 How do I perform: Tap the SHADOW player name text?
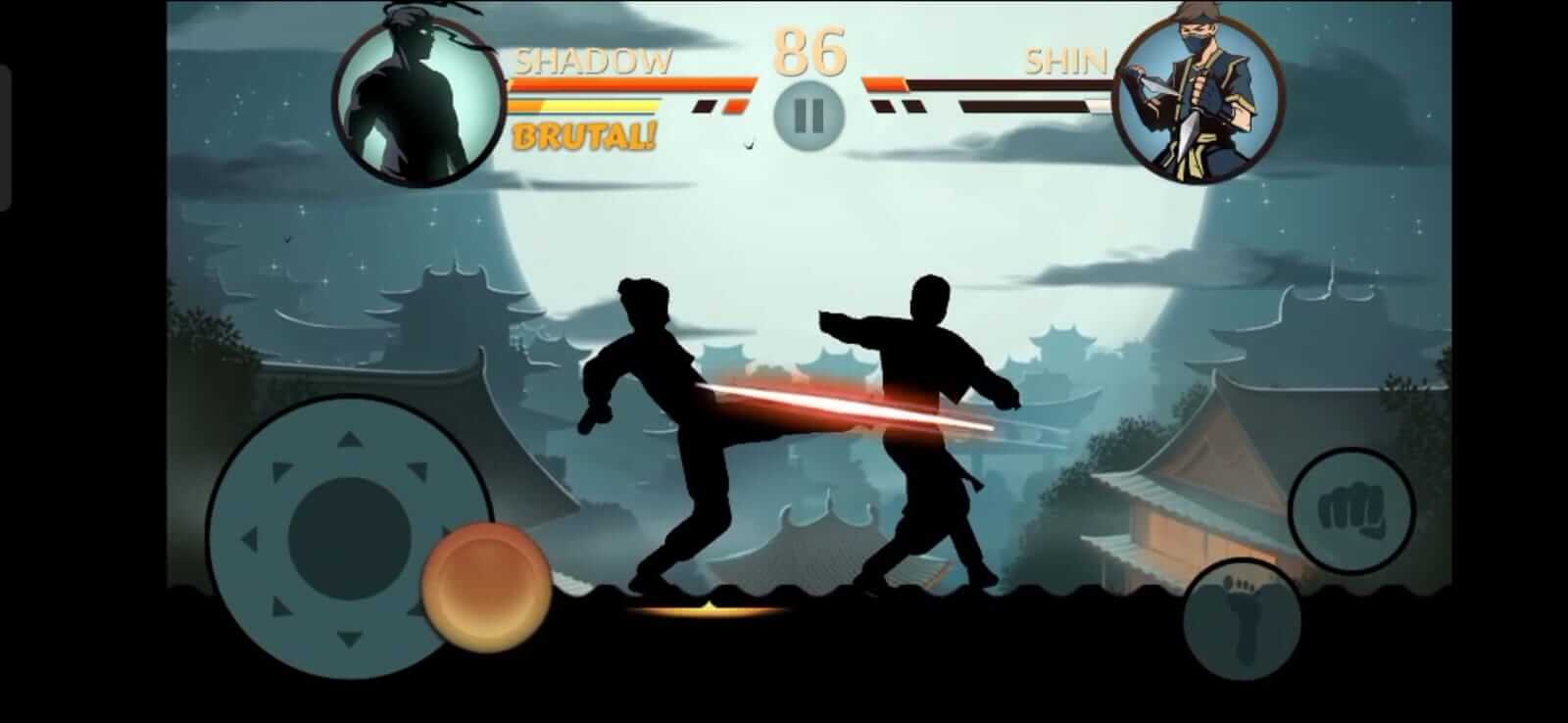coord(592,61)
